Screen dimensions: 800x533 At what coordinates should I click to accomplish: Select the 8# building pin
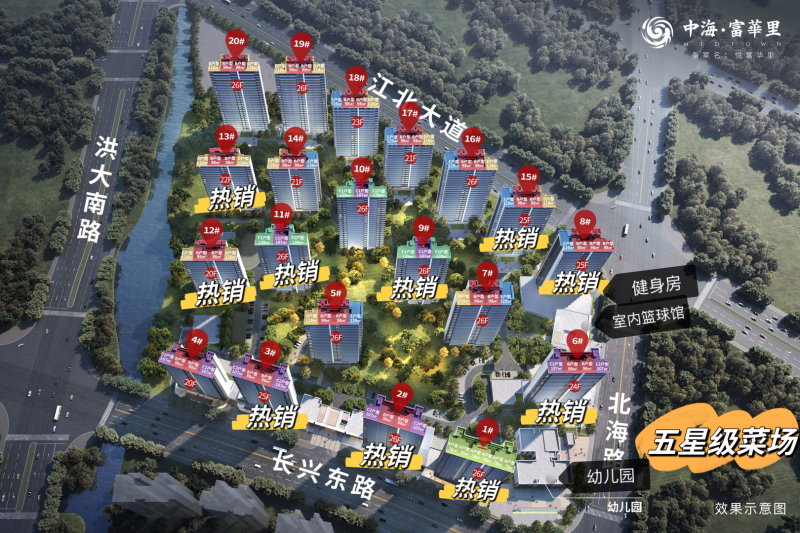coord(585,222)
